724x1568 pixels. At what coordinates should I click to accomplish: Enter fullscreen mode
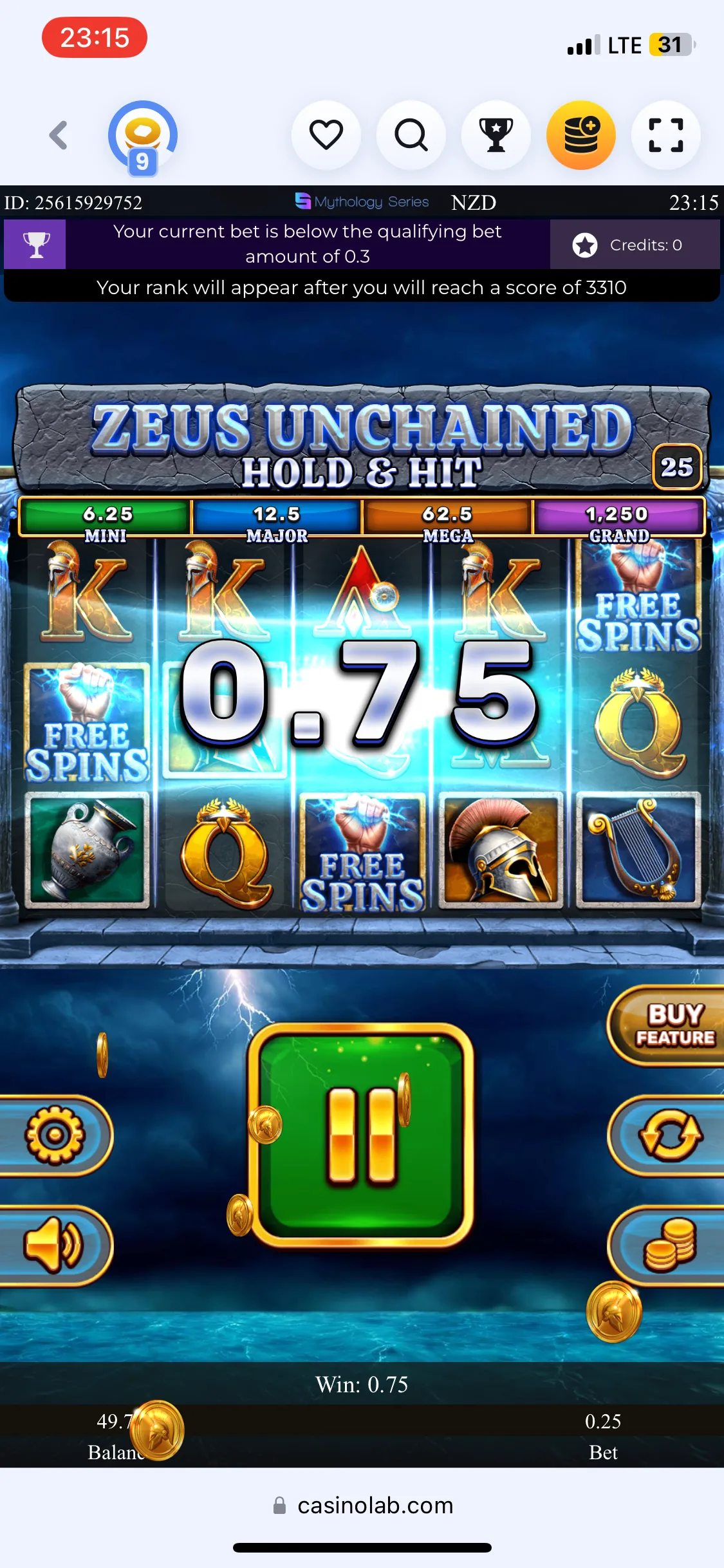(x=666, y=135)
